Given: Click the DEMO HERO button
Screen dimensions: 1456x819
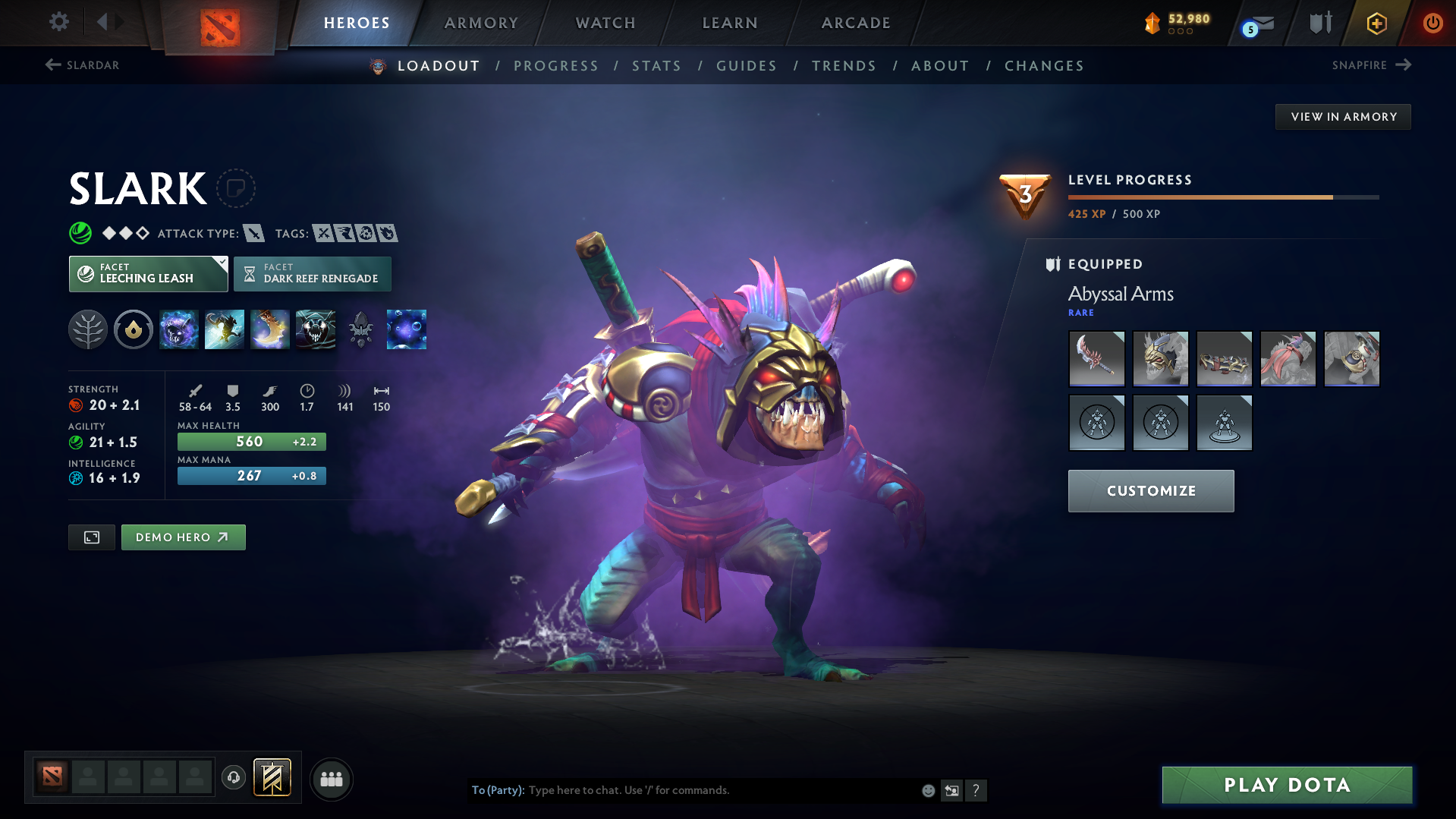Looking at the screenshot, I should pyautogui.click(x=183, y=537).
